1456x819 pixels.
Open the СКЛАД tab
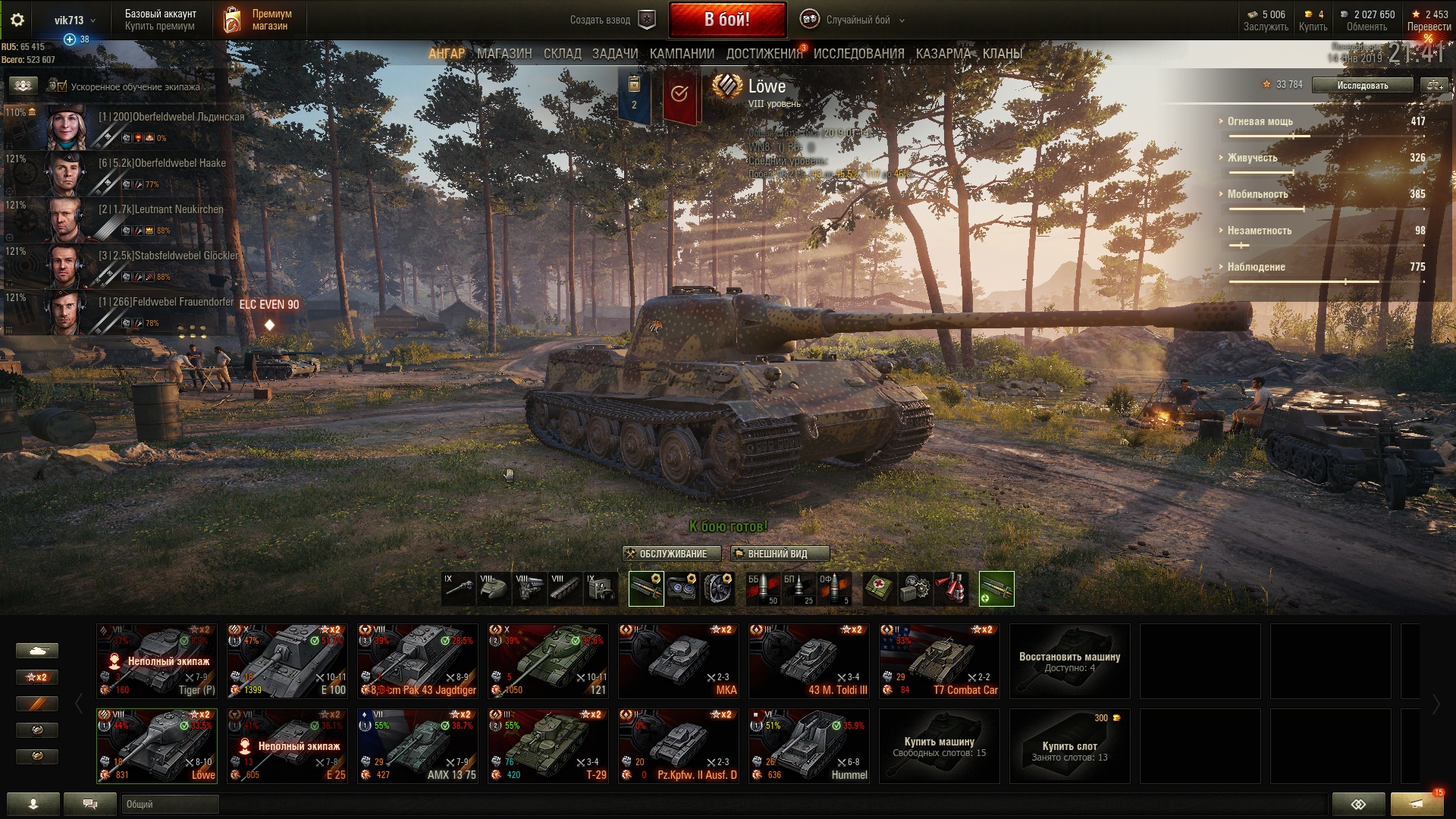[x=562, y=54]
